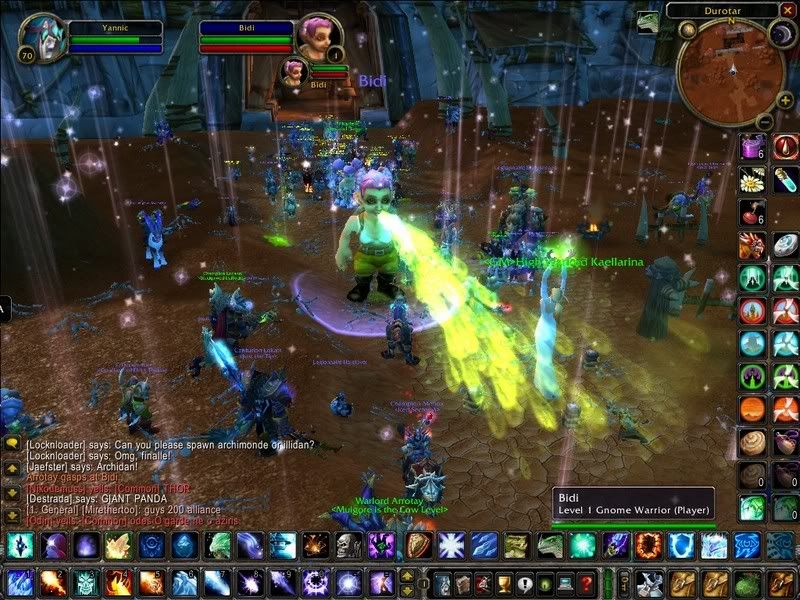Use the purple potion with 6 charges
The height and width of the screenshot is (600, 800).
pos(753,147)
